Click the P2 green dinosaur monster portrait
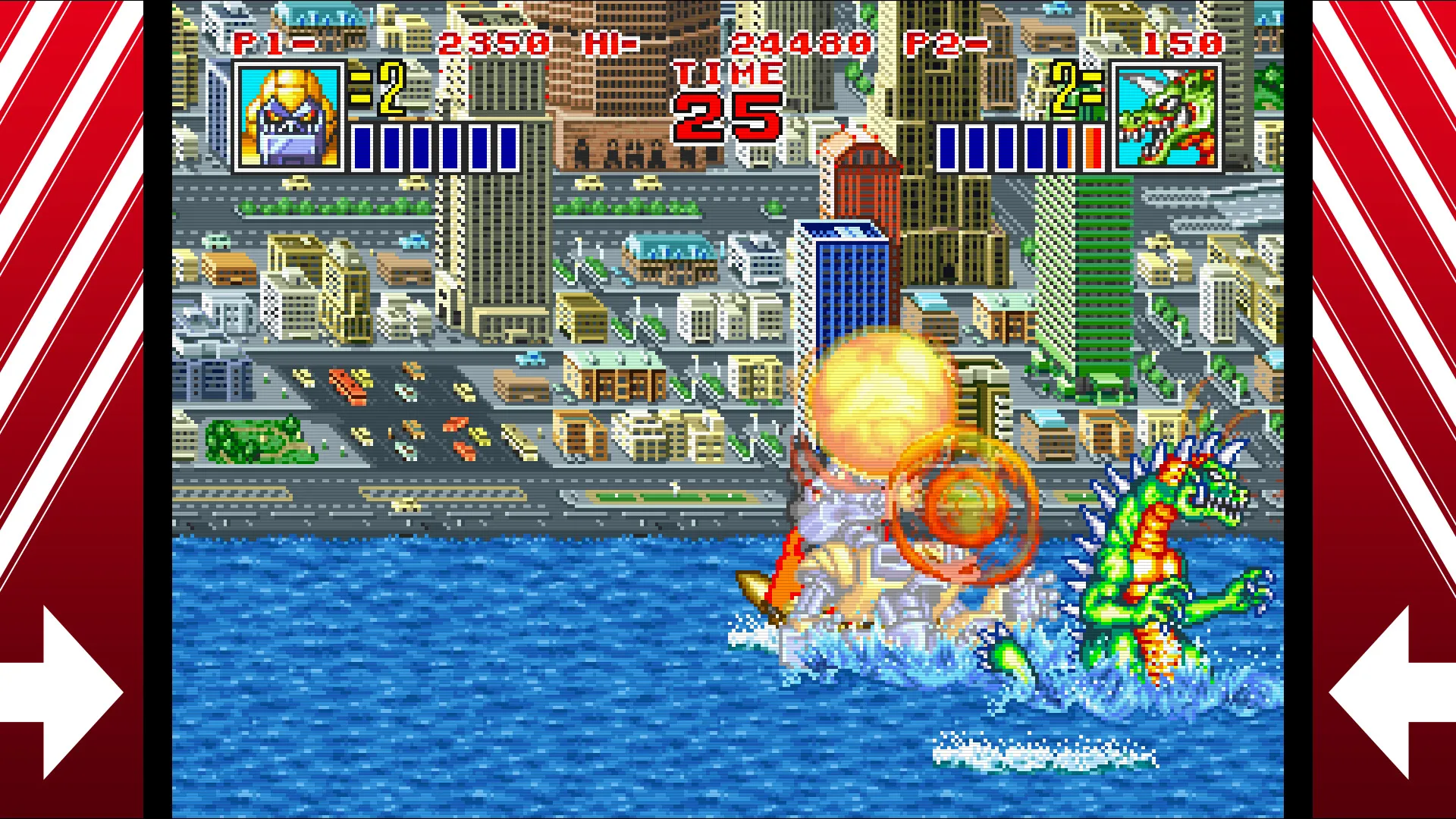1456x819 pixels. coord(1166,117)
